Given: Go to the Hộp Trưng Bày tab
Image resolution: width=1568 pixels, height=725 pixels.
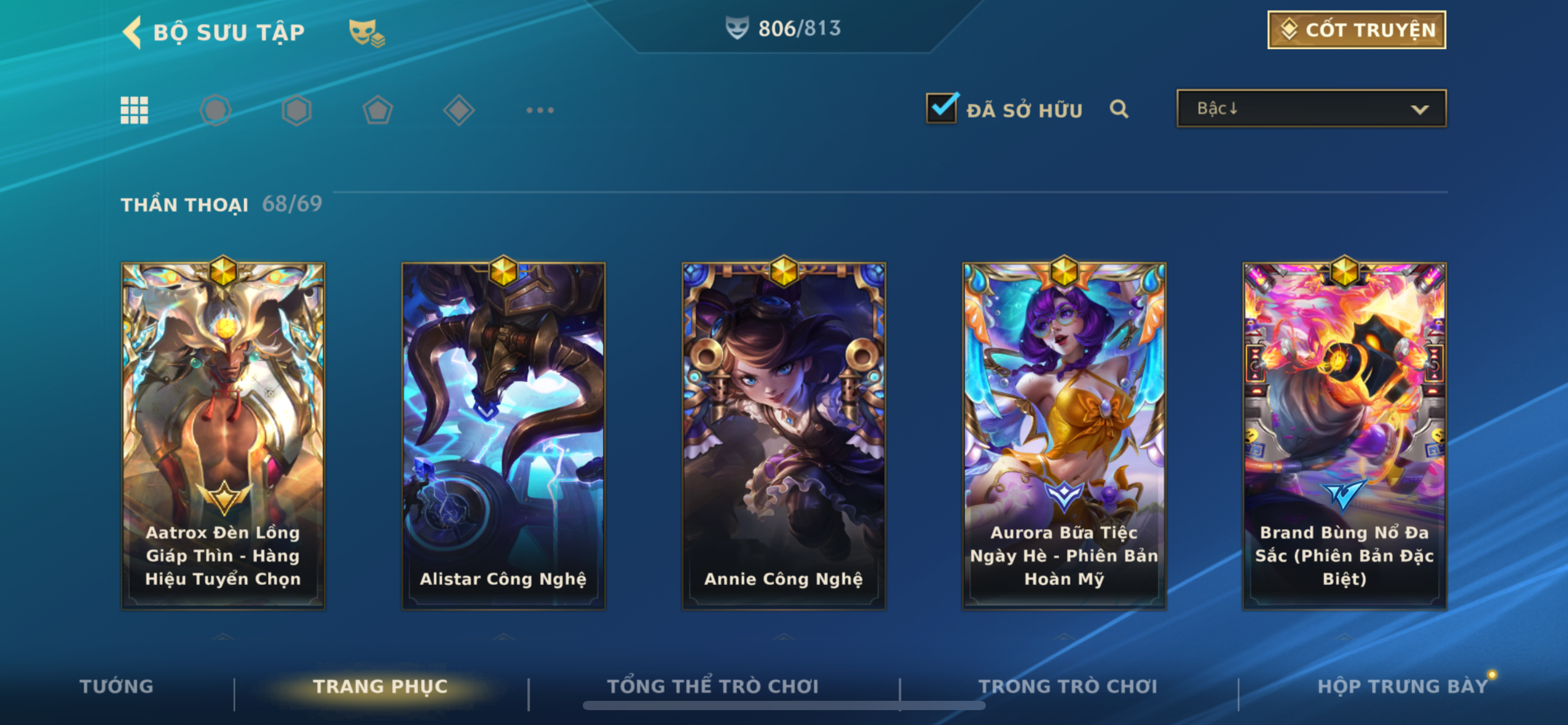Looking at the screenshot, I should click(x=1402, y=686).
